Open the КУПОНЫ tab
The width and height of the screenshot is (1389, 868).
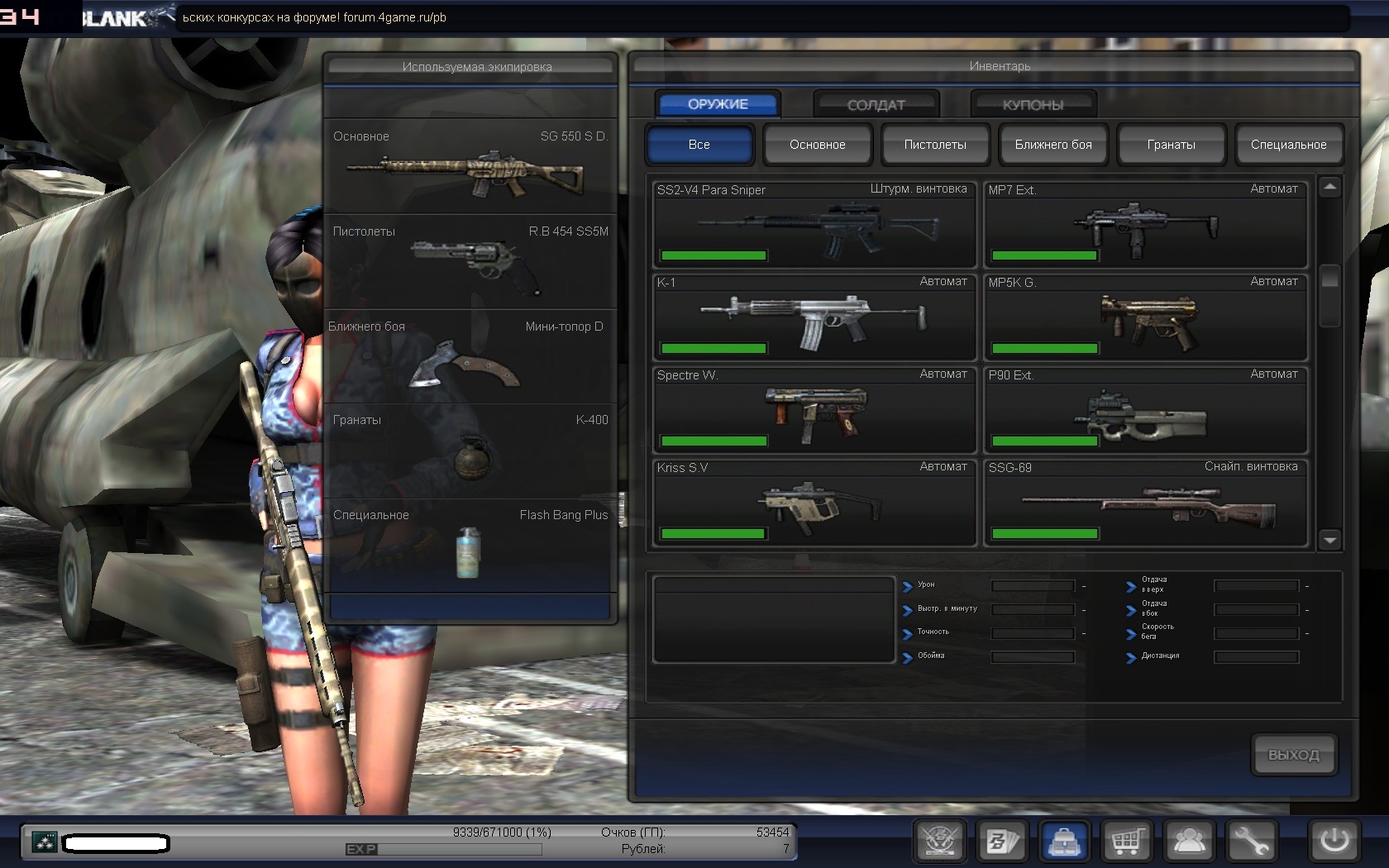[x=1033, y=105]
